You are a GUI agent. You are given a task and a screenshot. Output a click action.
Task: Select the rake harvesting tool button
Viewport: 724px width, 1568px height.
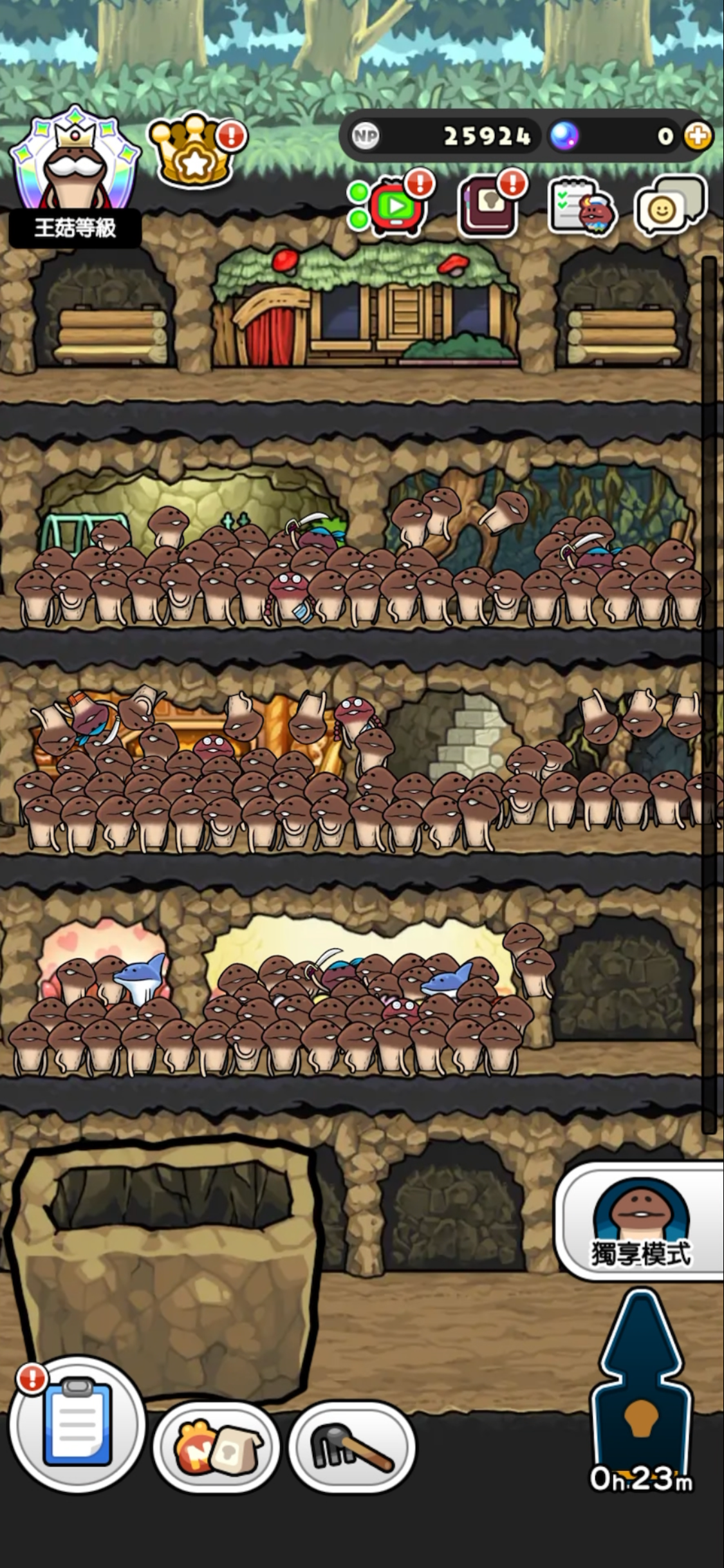351,1448
